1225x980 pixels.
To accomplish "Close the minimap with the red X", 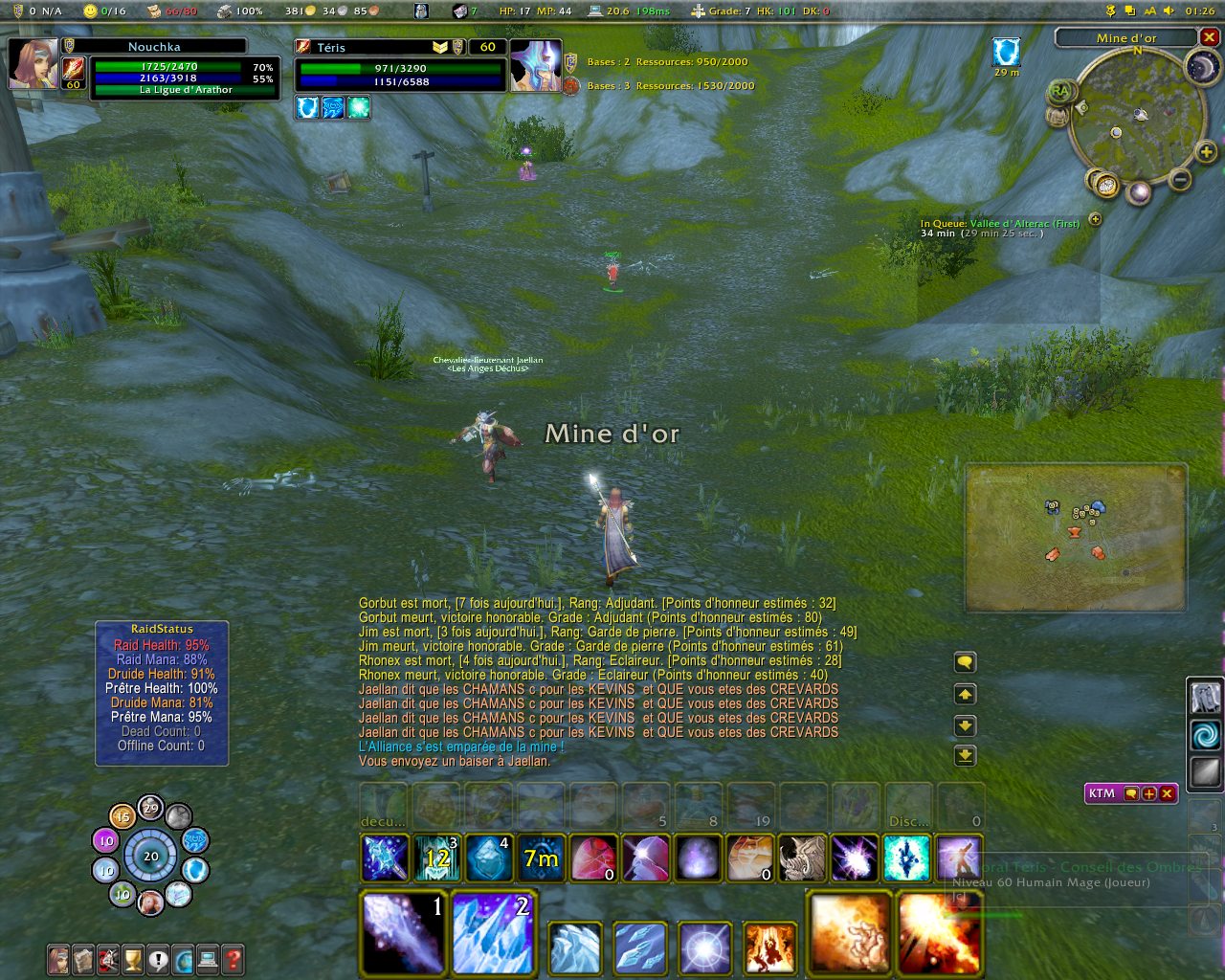I will click(1210, 37).
